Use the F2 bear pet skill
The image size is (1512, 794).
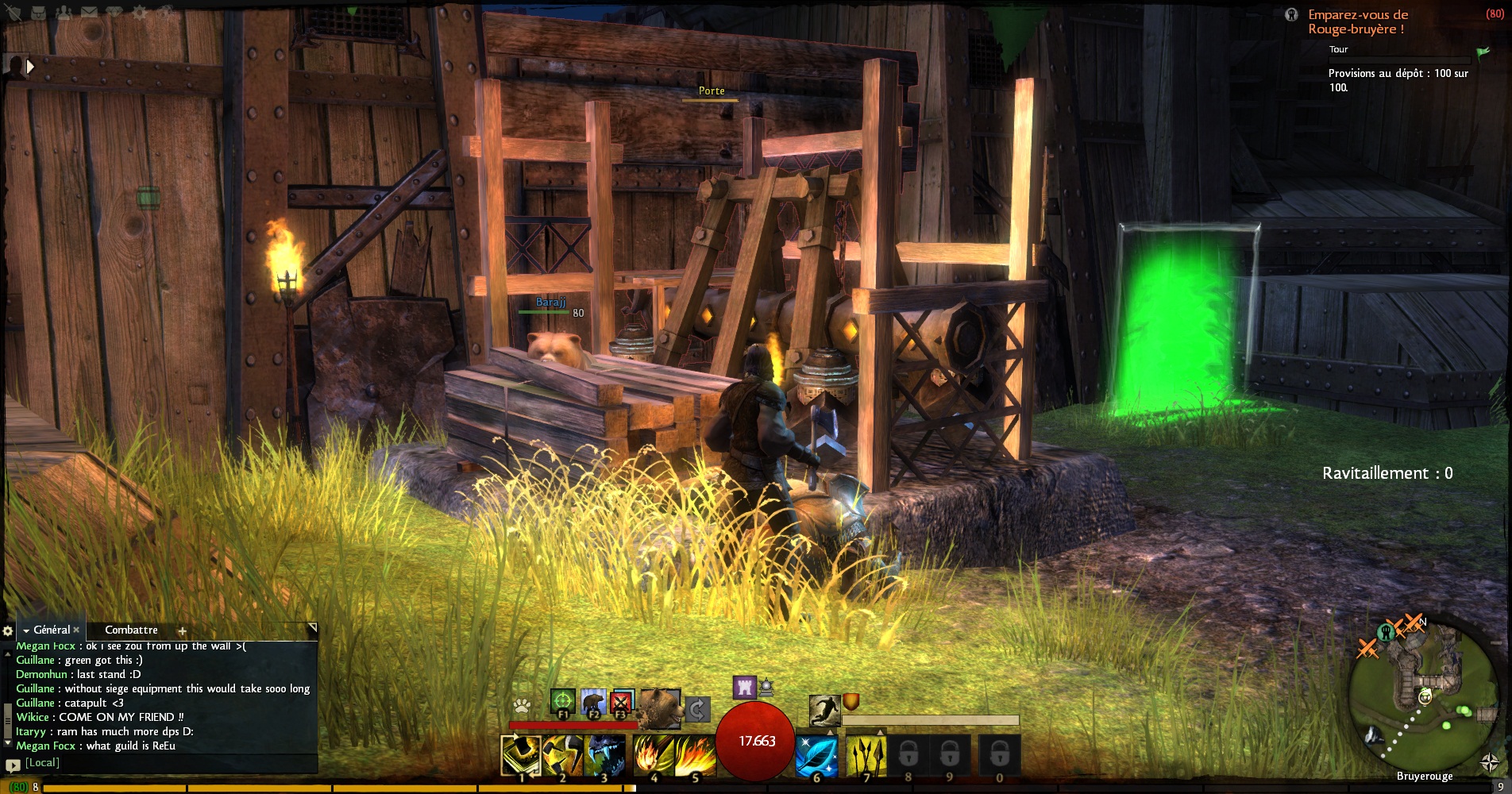[x=592, y=702]
